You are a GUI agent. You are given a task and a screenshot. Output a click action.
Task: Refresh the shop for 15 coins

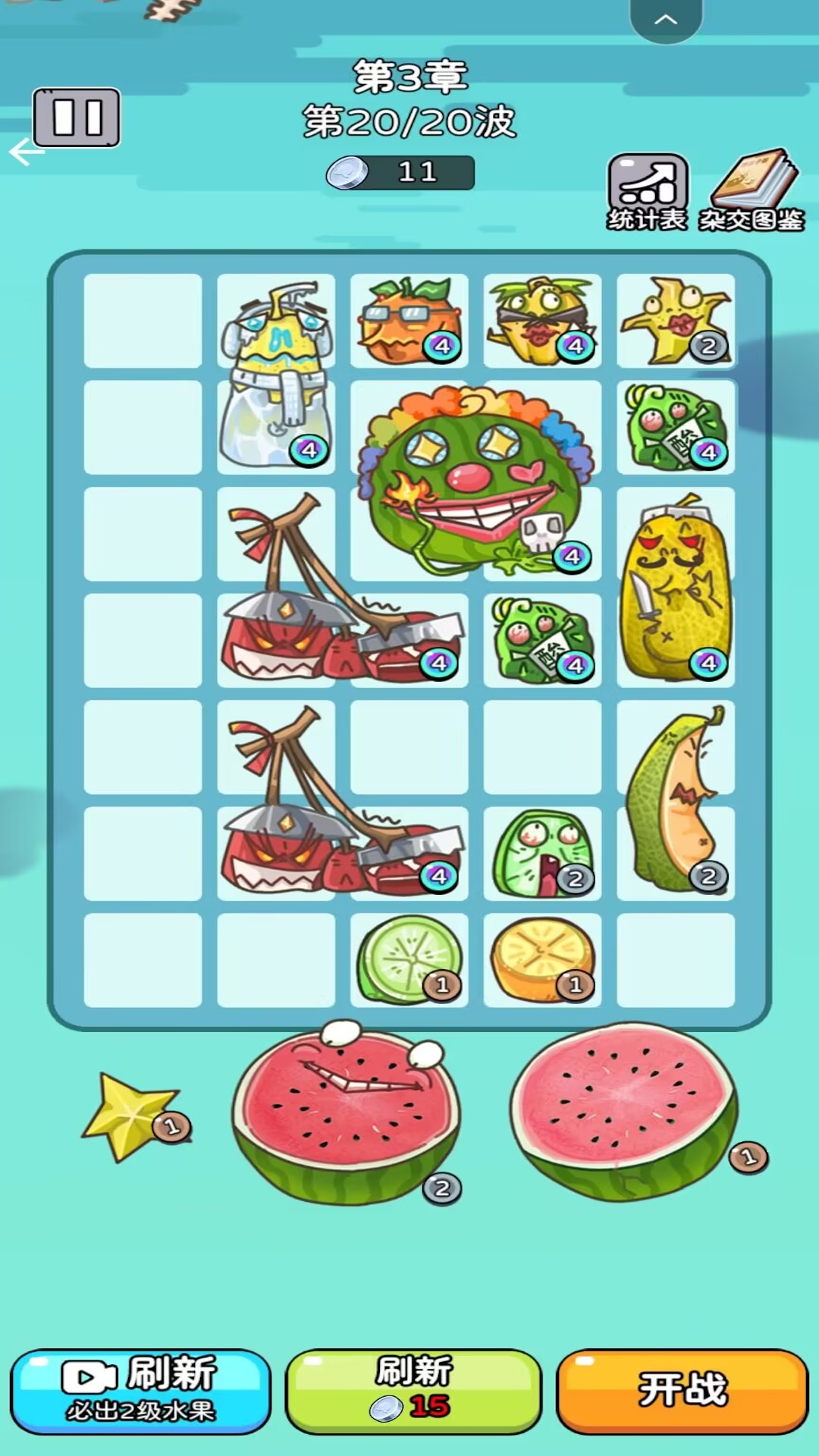pyautogui.click(x=413, y=1390)
